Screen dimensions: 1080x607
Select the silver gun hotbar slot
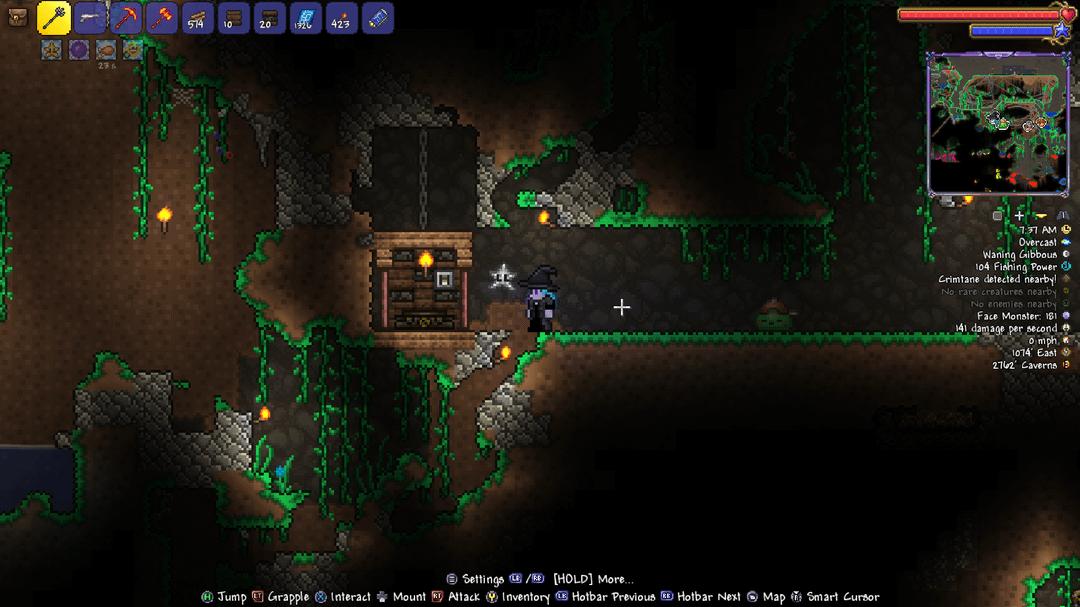[90, 18]
